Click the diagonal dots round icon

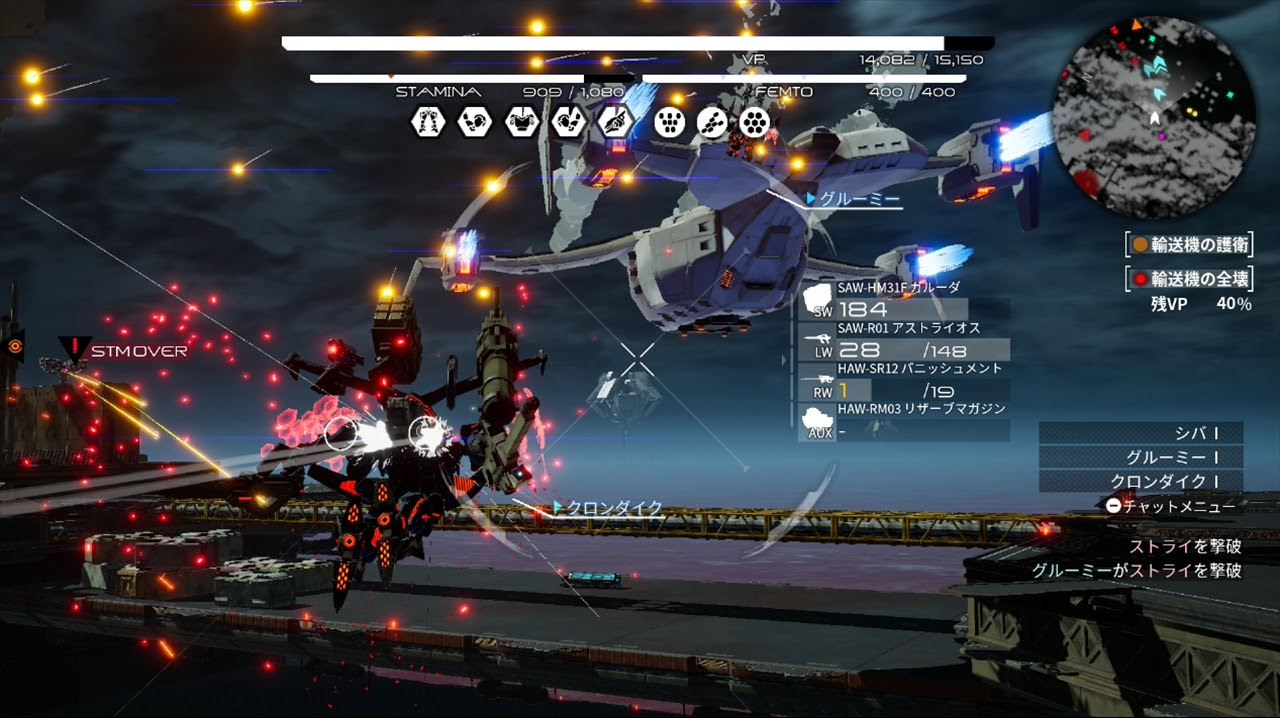(712, 122)
